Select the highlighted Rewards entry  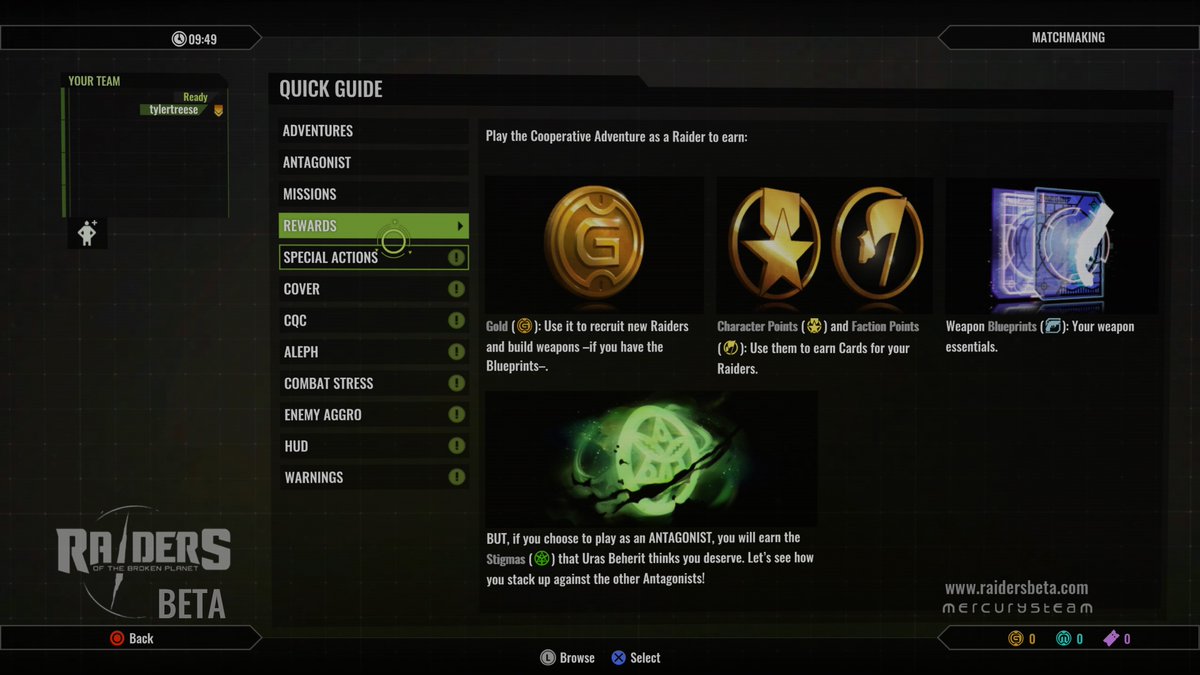tap(372, 226)
